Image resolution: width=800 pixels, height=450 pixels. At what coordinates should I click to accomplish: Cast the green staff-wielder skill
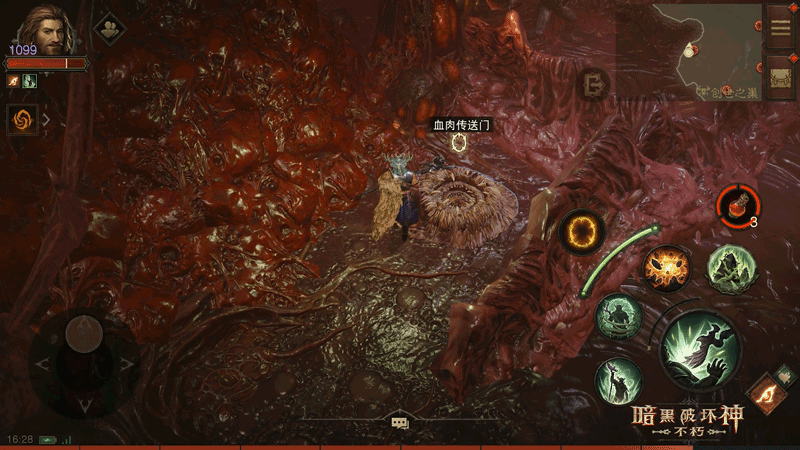(617, 380)
